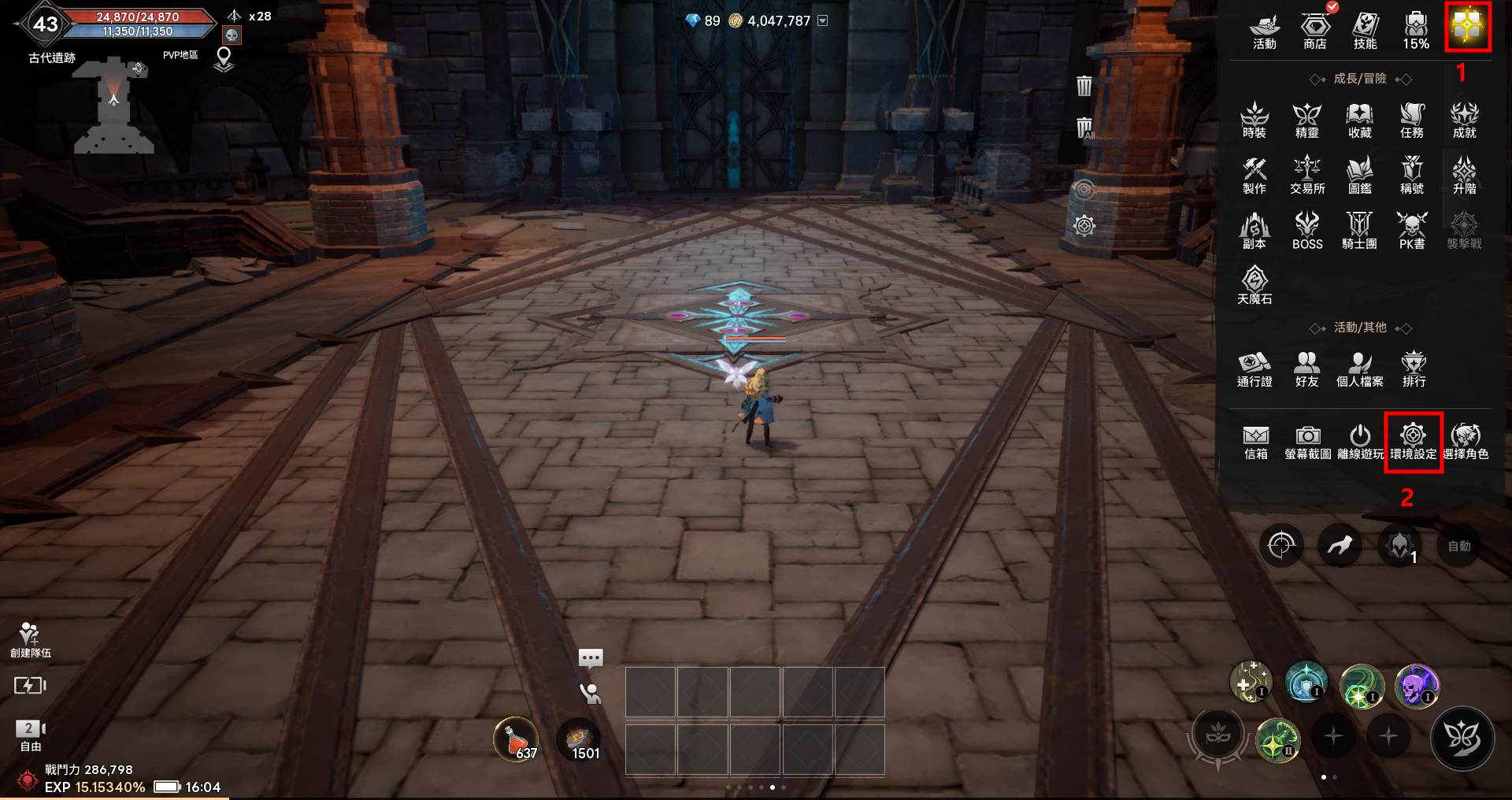
Task: Open the 環境設定 settings menu
Action: click(1413, 441)
